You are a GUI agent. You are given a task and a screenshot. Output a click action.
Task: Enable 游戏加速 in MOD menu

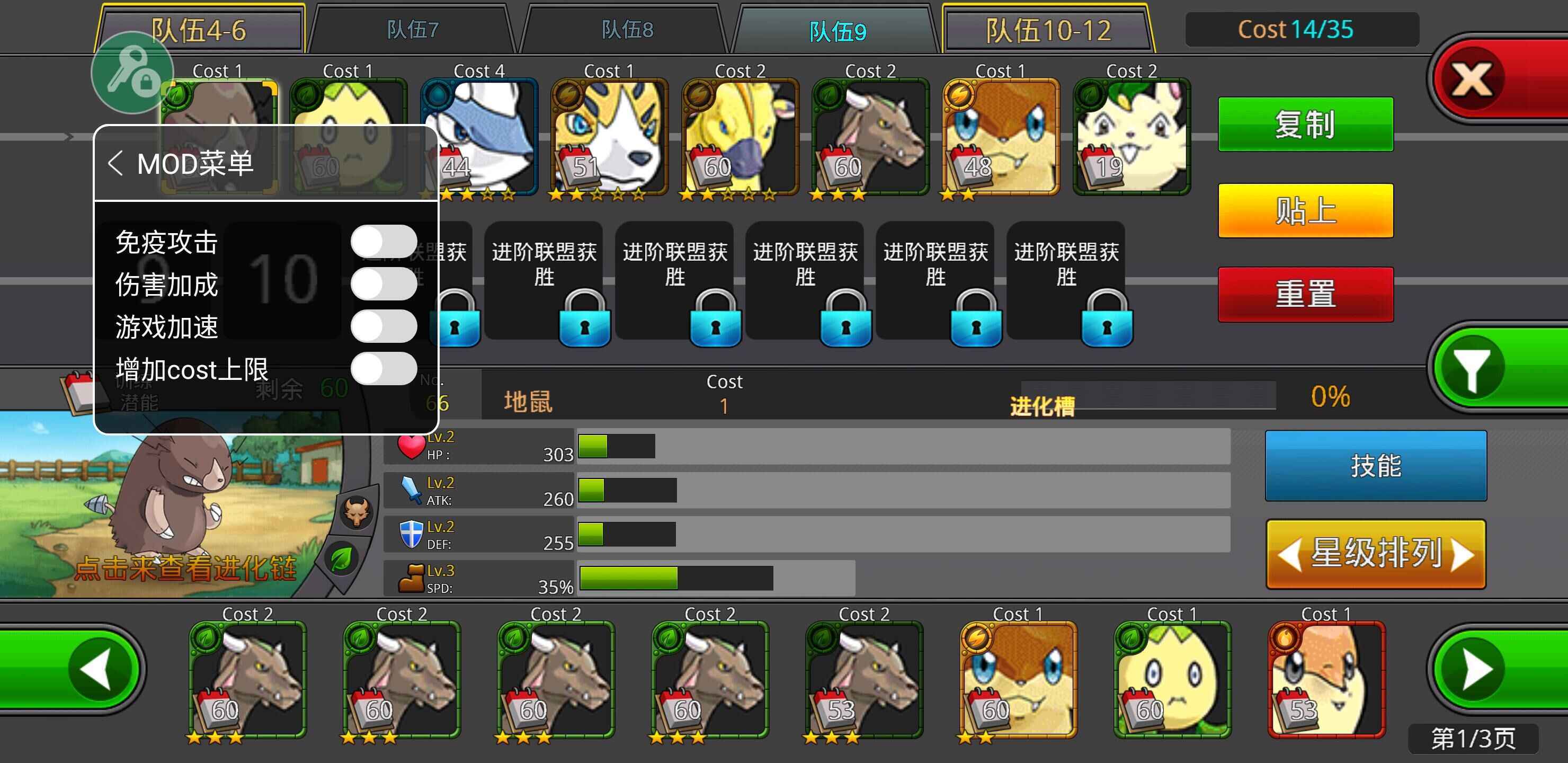pos(384,326)
